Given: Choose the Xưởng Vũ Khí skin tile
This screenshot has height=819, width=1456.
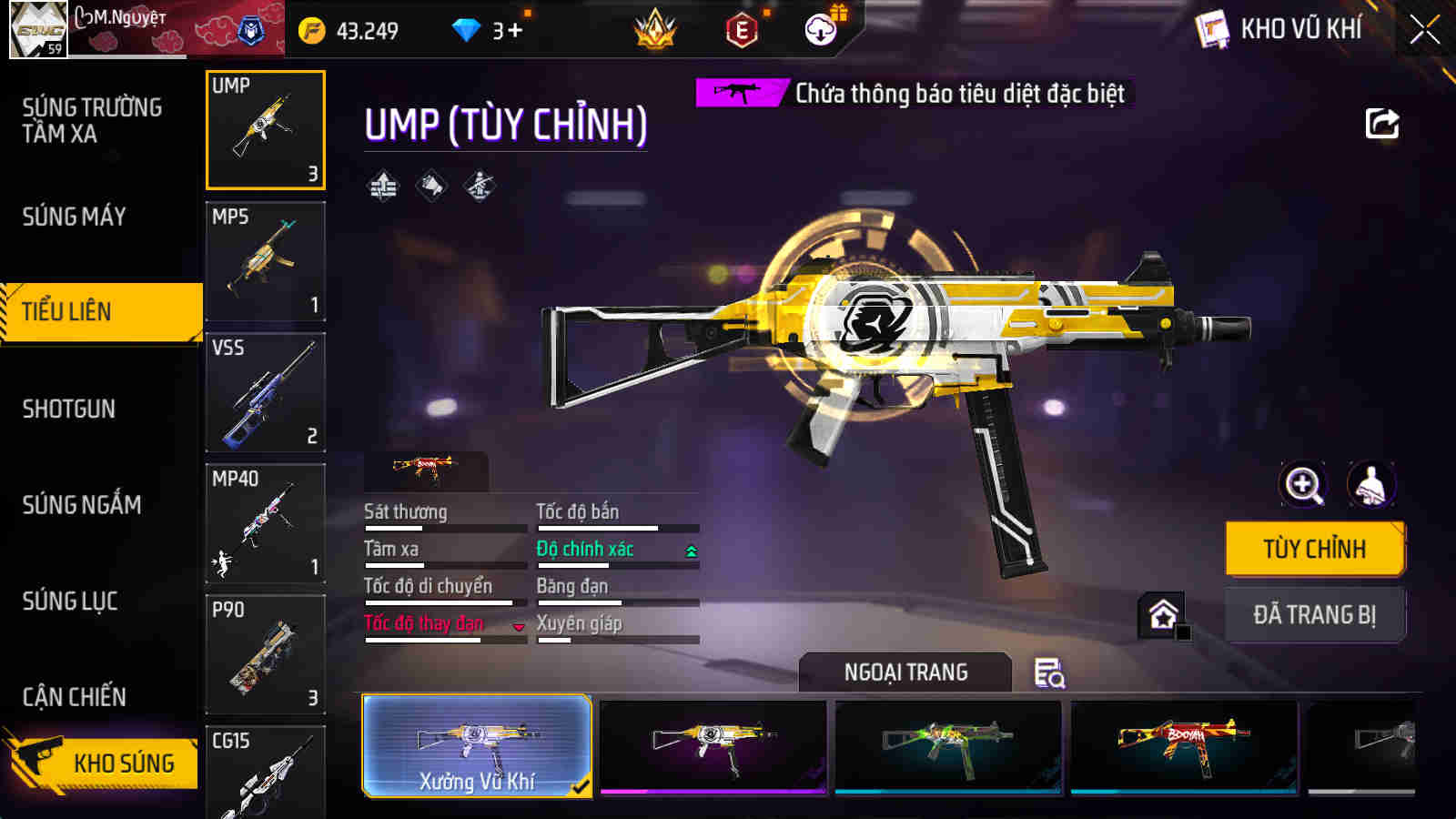Looking at the screenshot, I should 477,746.
